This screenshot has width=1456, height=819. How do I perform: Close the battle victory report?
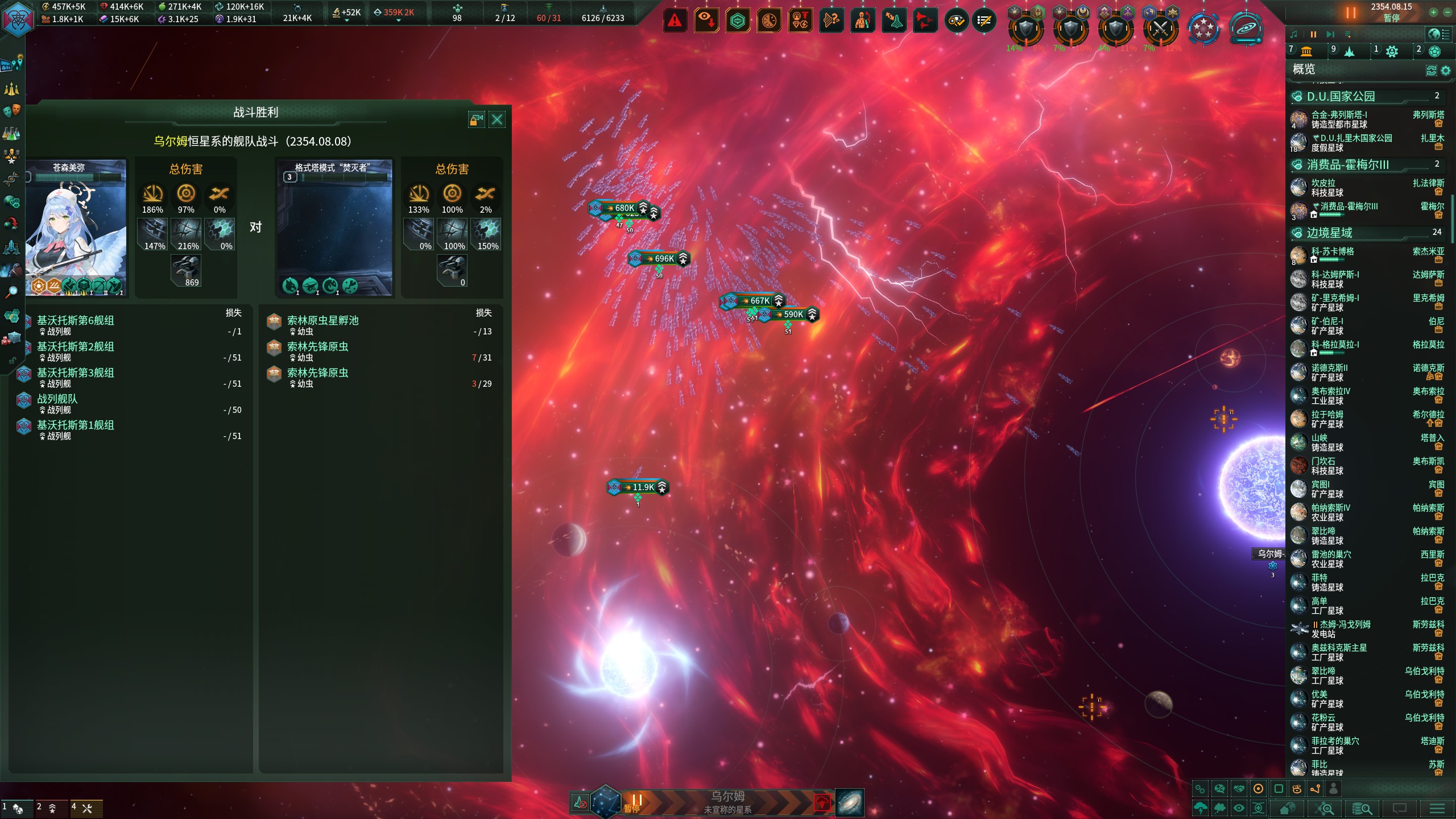(497, 119)
